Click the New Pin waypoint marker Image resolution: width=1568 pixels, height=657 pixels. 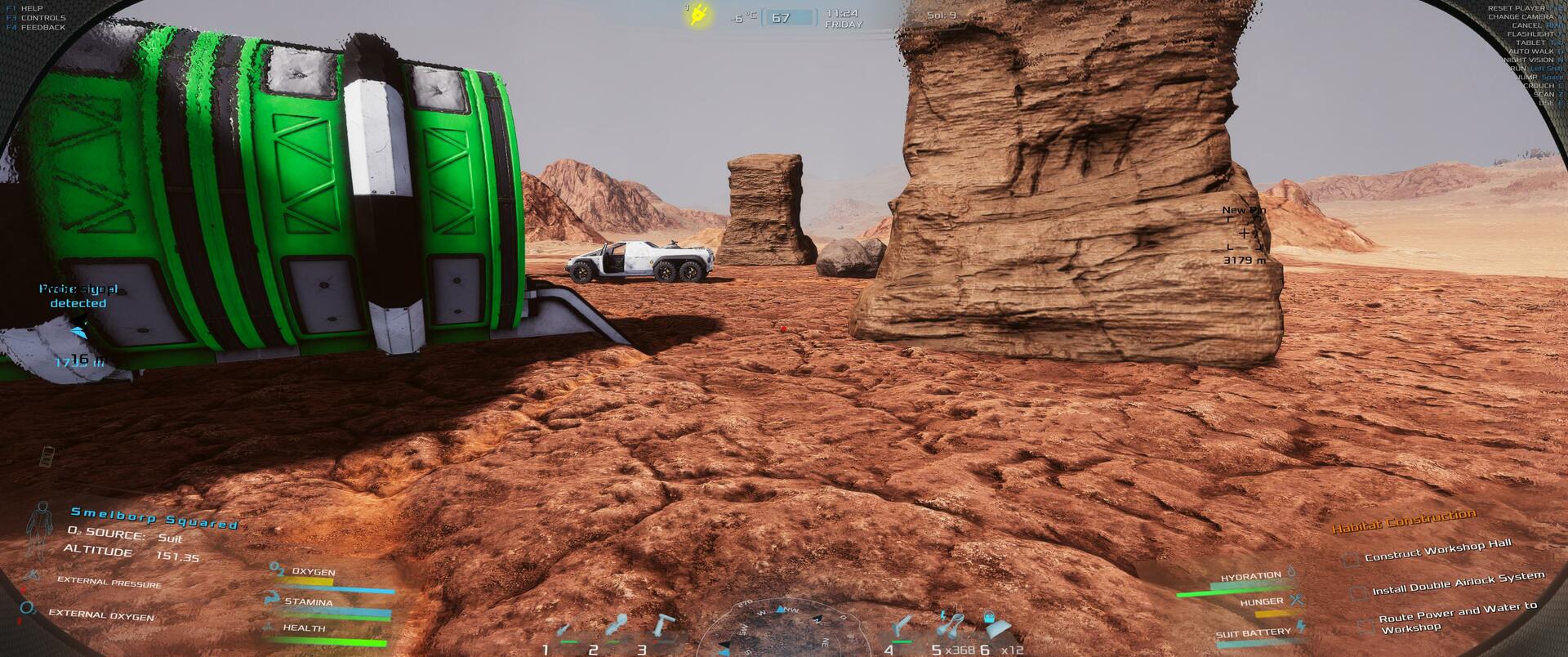[x=1244, y=234]
